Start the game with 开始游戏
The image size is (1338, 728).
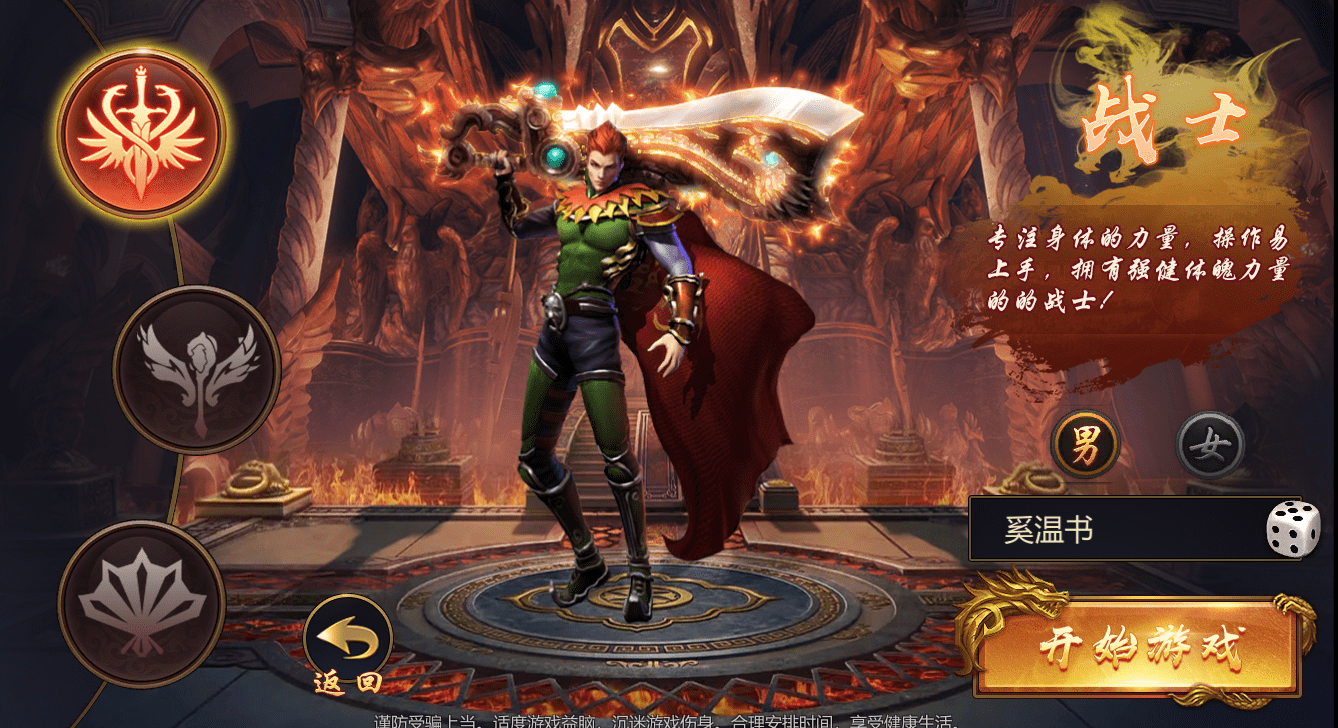[x=1138, y=648]
